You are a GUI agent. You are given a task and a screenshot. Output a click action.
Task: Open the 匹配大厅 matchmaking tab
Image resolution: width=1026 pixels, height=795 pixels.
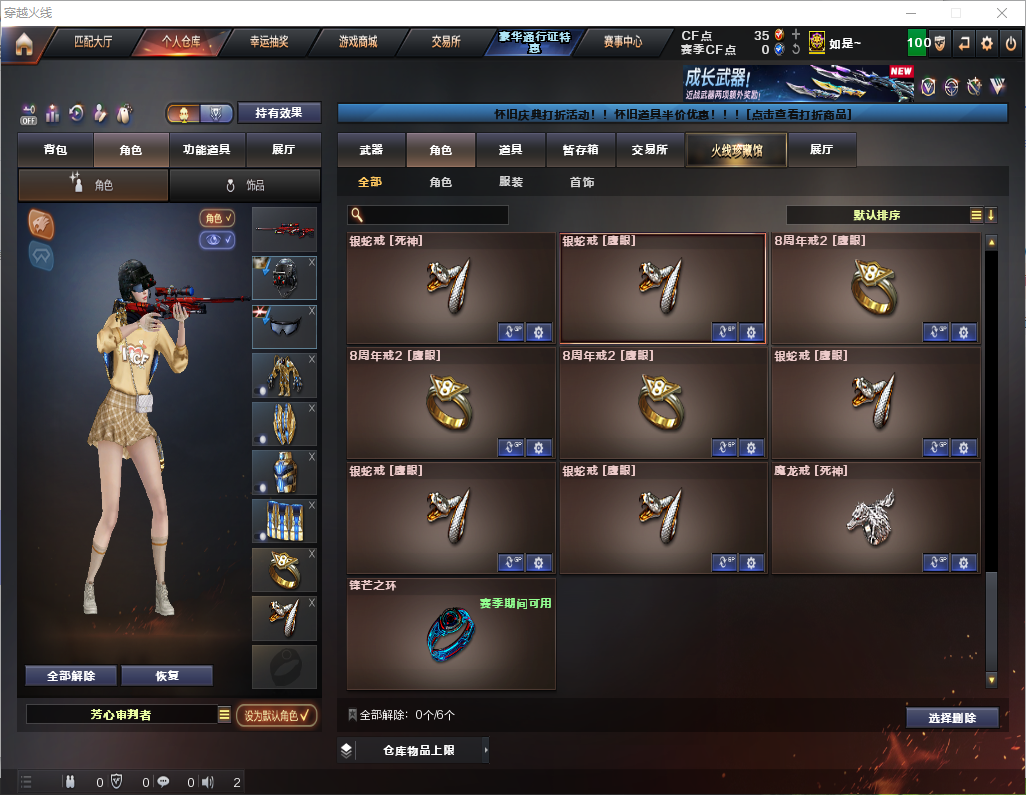pyautogui.click(x=93, y=42)
